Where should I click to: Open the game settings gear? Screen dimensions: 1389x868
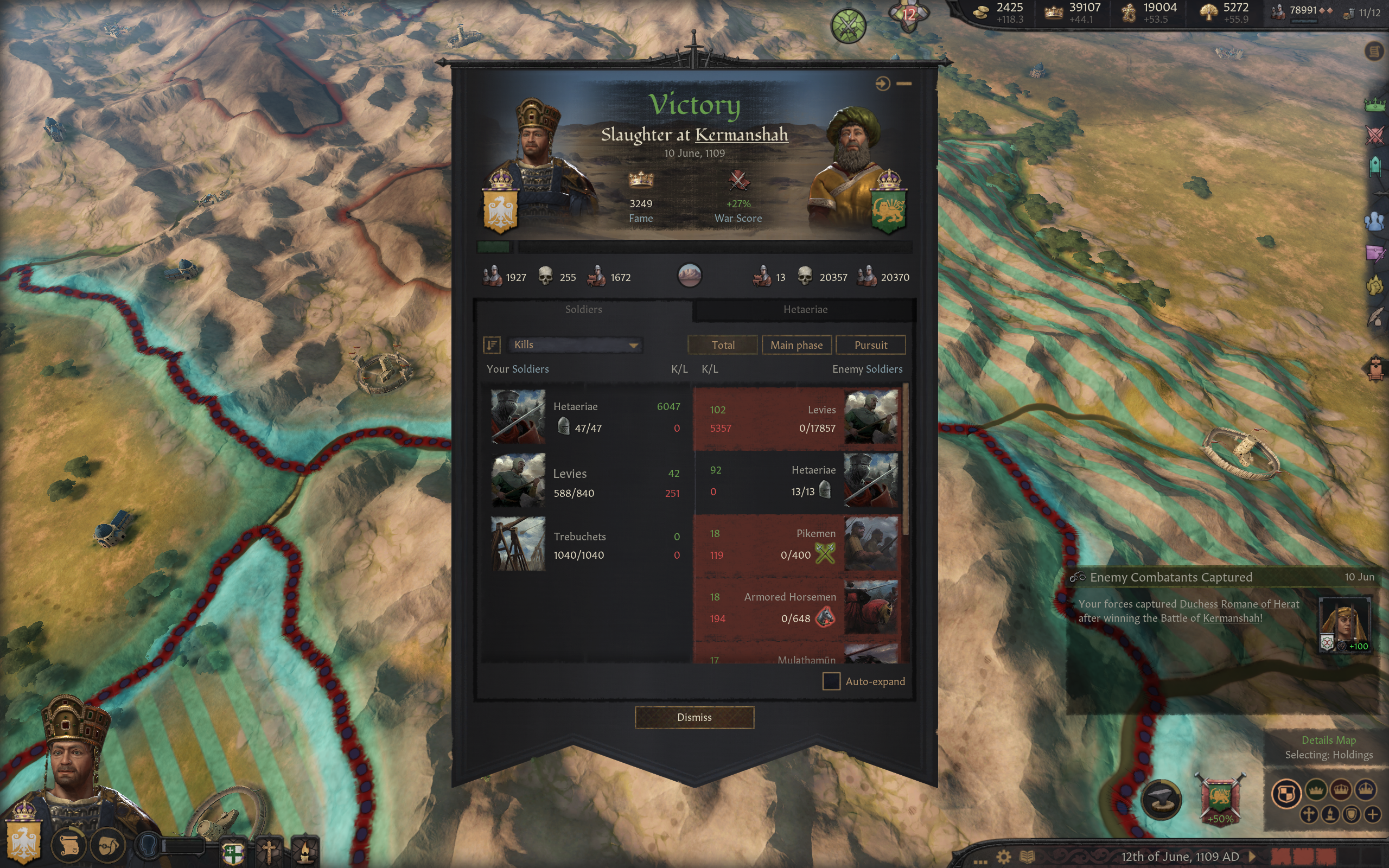[x=1003, y=857]
